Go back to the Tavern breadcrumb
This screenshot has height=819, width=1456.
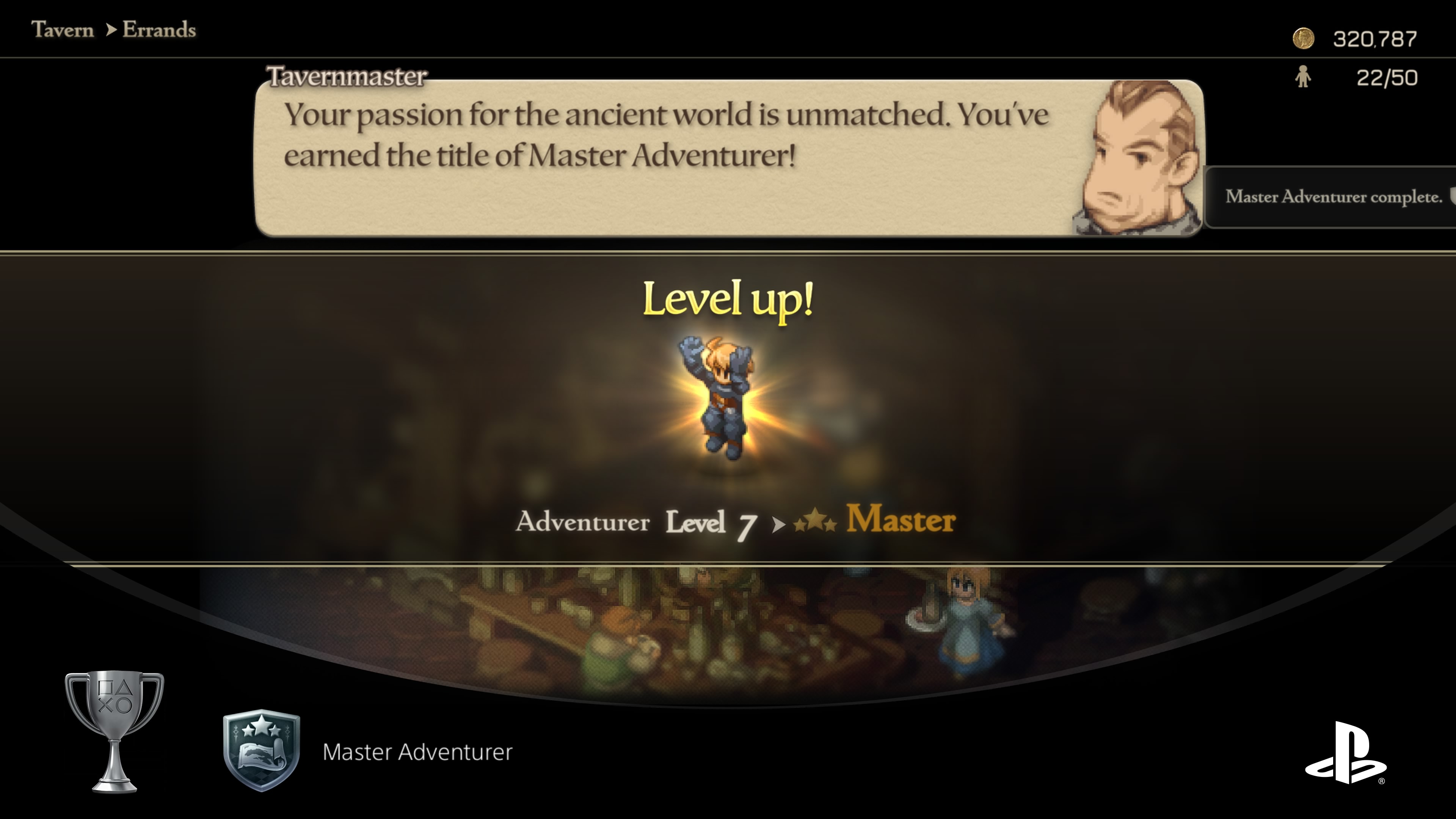tap(62, 30)
